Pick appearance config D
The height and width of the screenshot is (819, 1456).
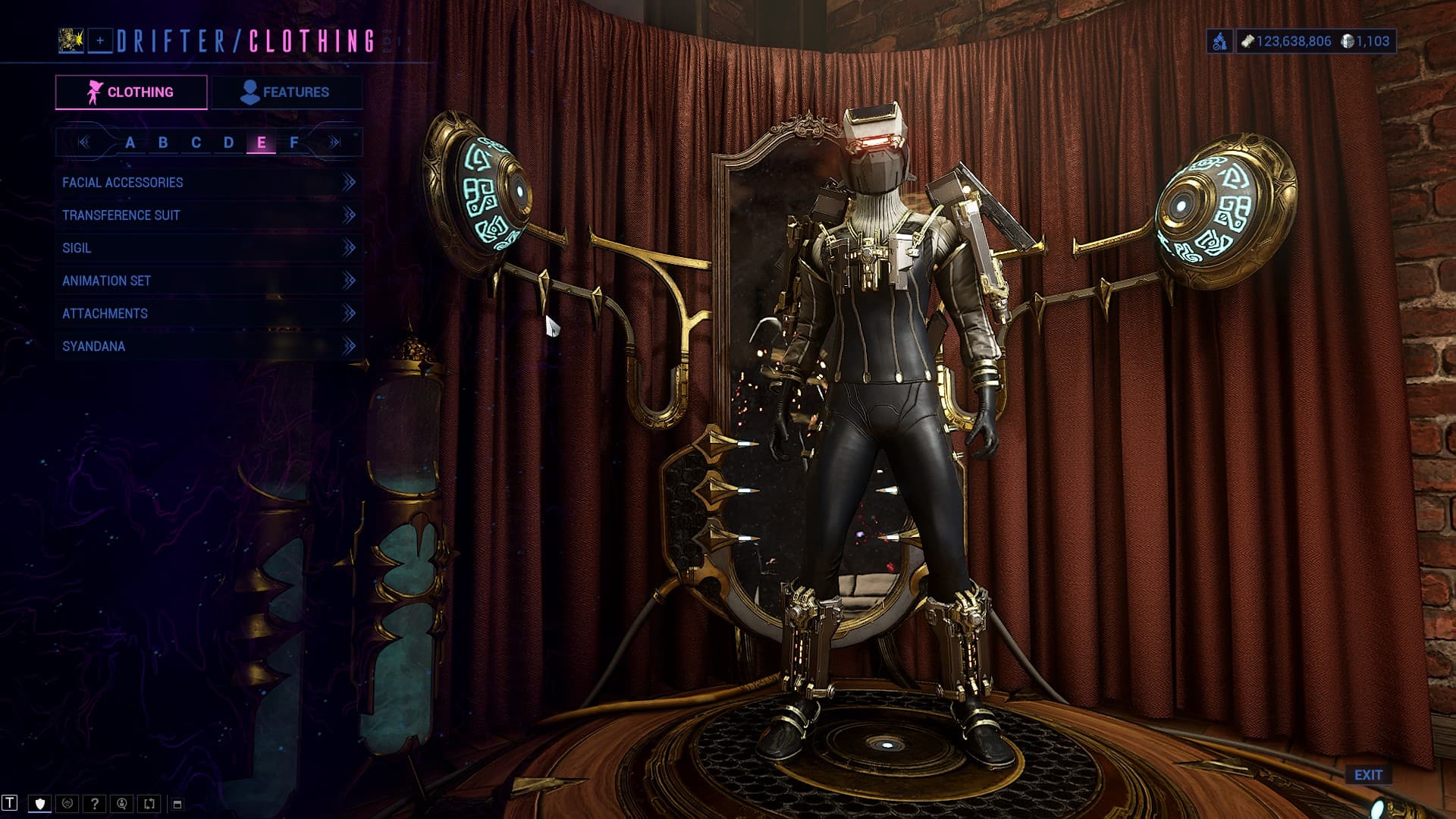(x=228, y=143)
